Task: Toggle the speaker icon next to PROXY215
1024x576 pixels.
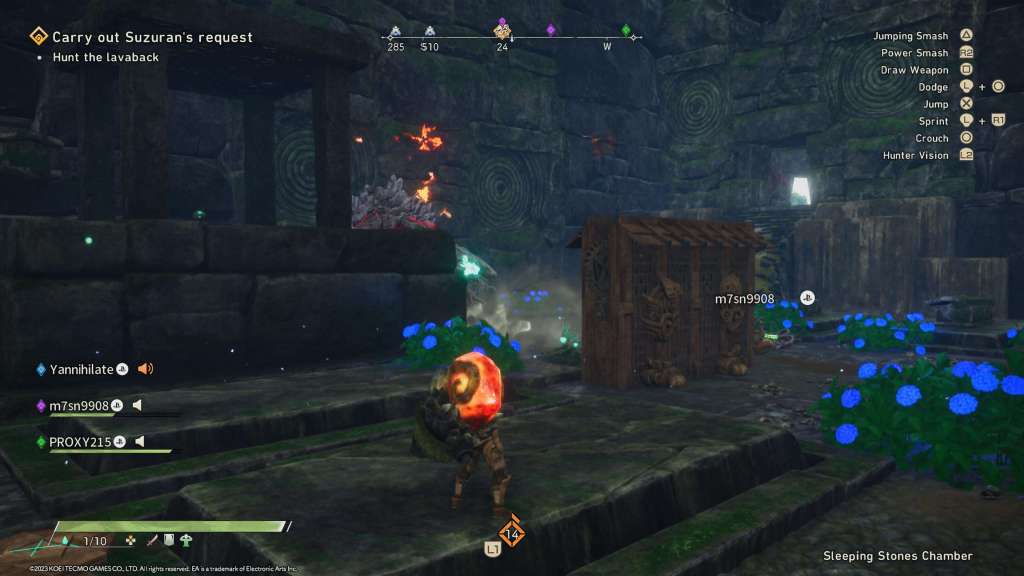Action: tap(140, 441)
